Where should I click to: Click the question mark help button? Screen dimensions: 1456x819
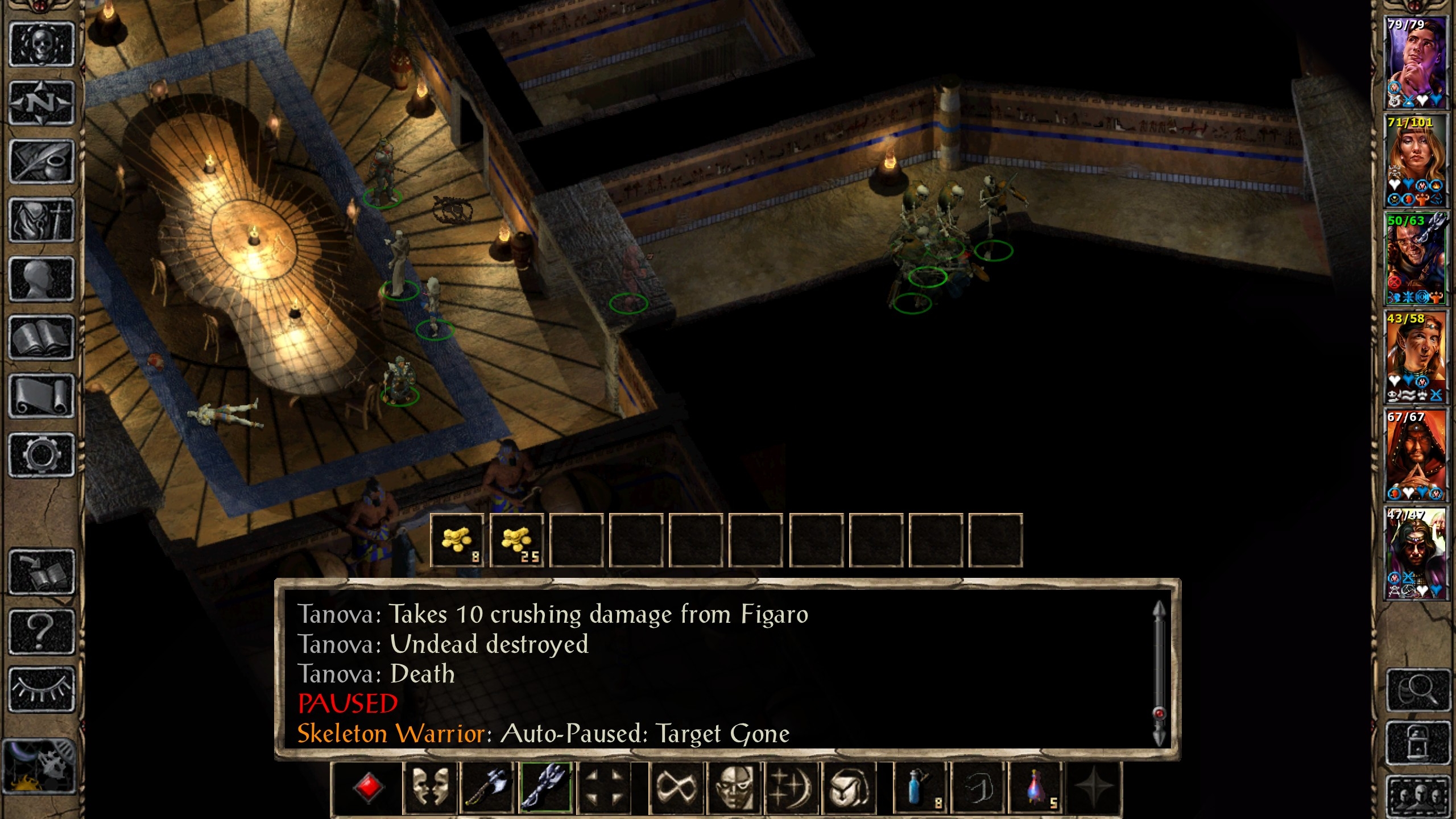tap(42, 631)
